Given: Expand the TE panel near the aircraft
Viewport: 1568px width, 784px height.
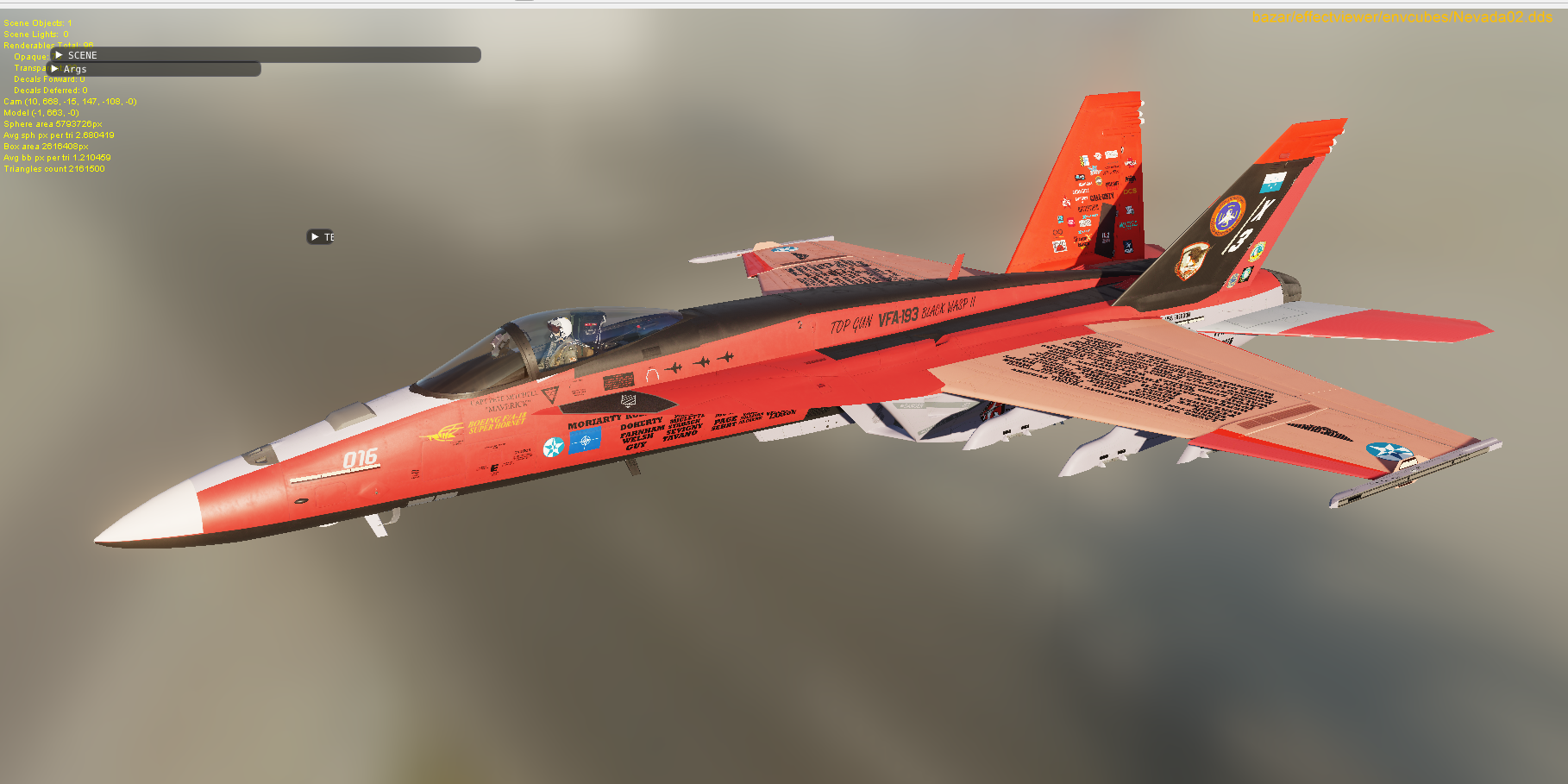Looking at the screenshot, I should point(323,235).
